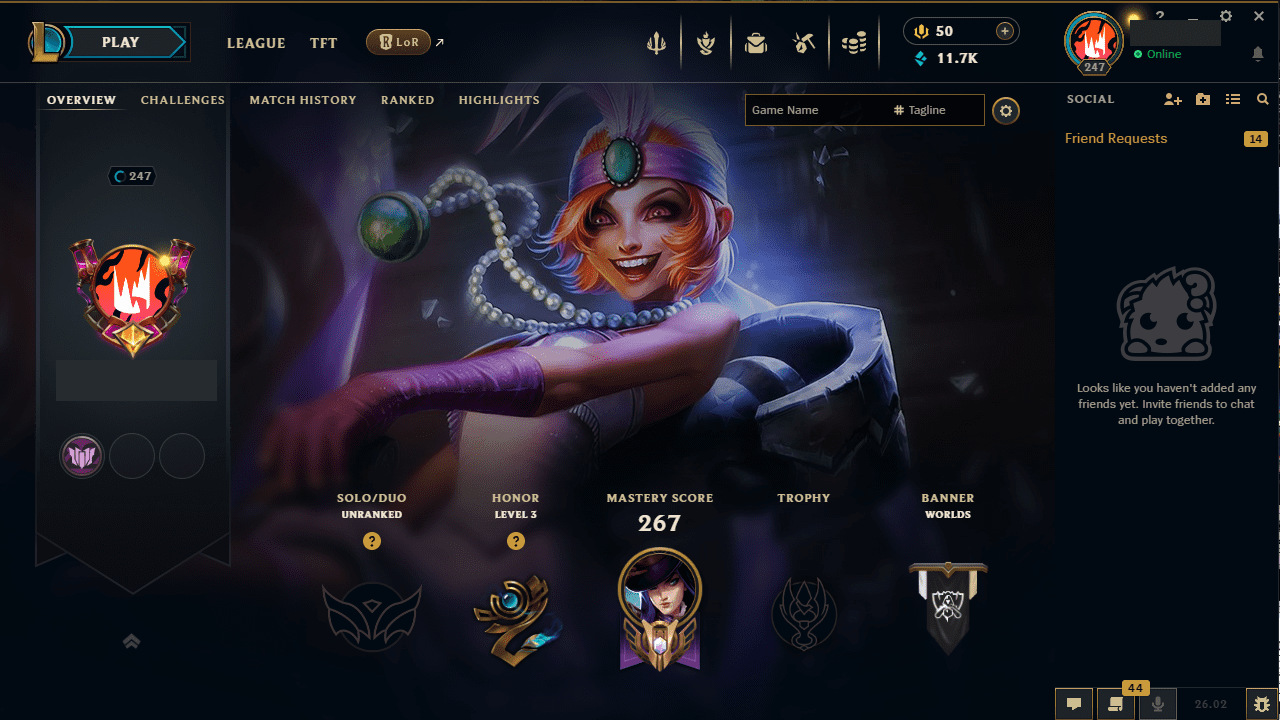Report a bug with the bug icon
This screenshot has height=720, width=1280.
click(x=1262, y=704)
